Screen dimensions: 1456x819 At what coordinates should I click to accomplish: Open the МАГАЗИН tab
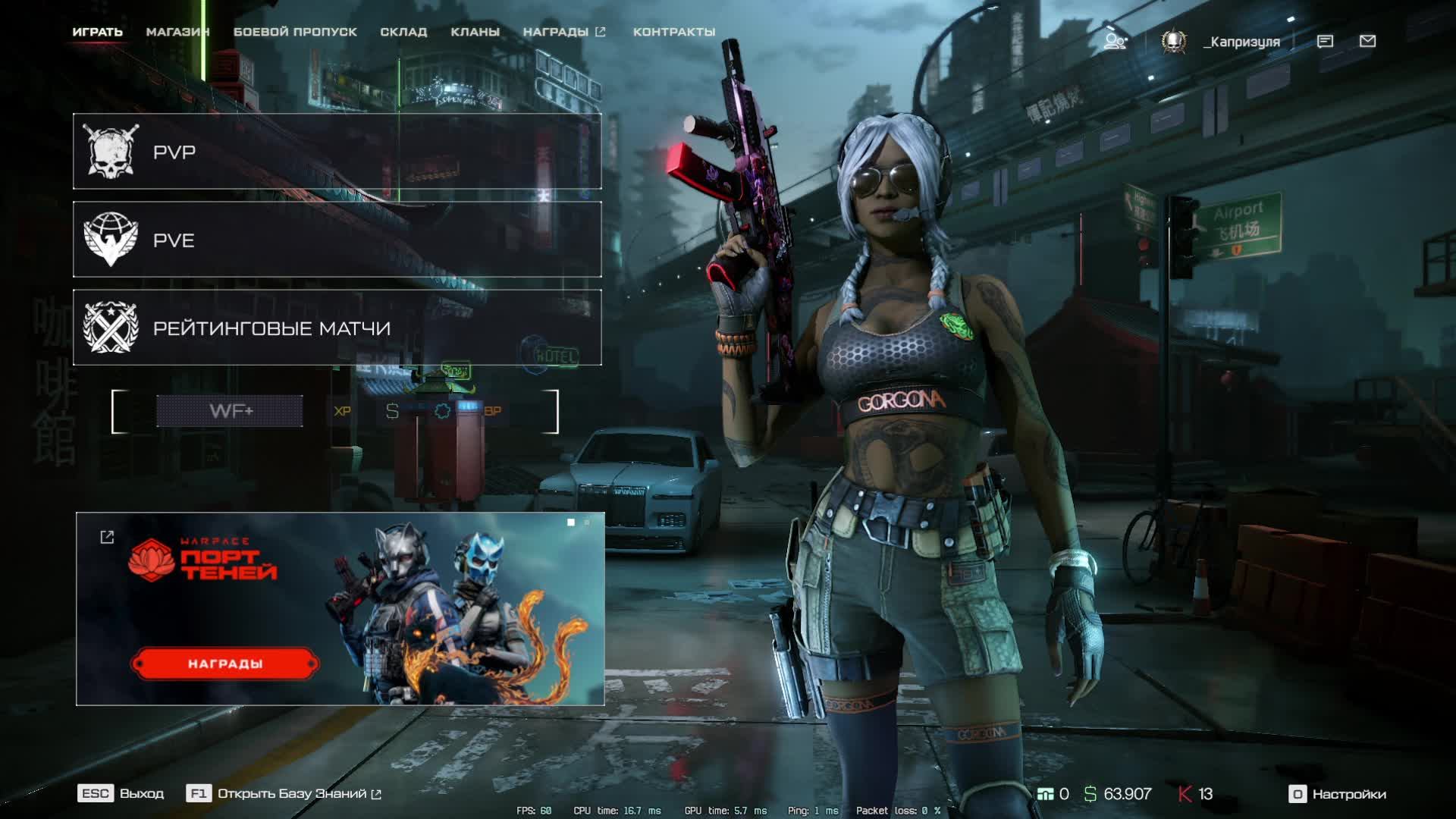click(177, 32)
